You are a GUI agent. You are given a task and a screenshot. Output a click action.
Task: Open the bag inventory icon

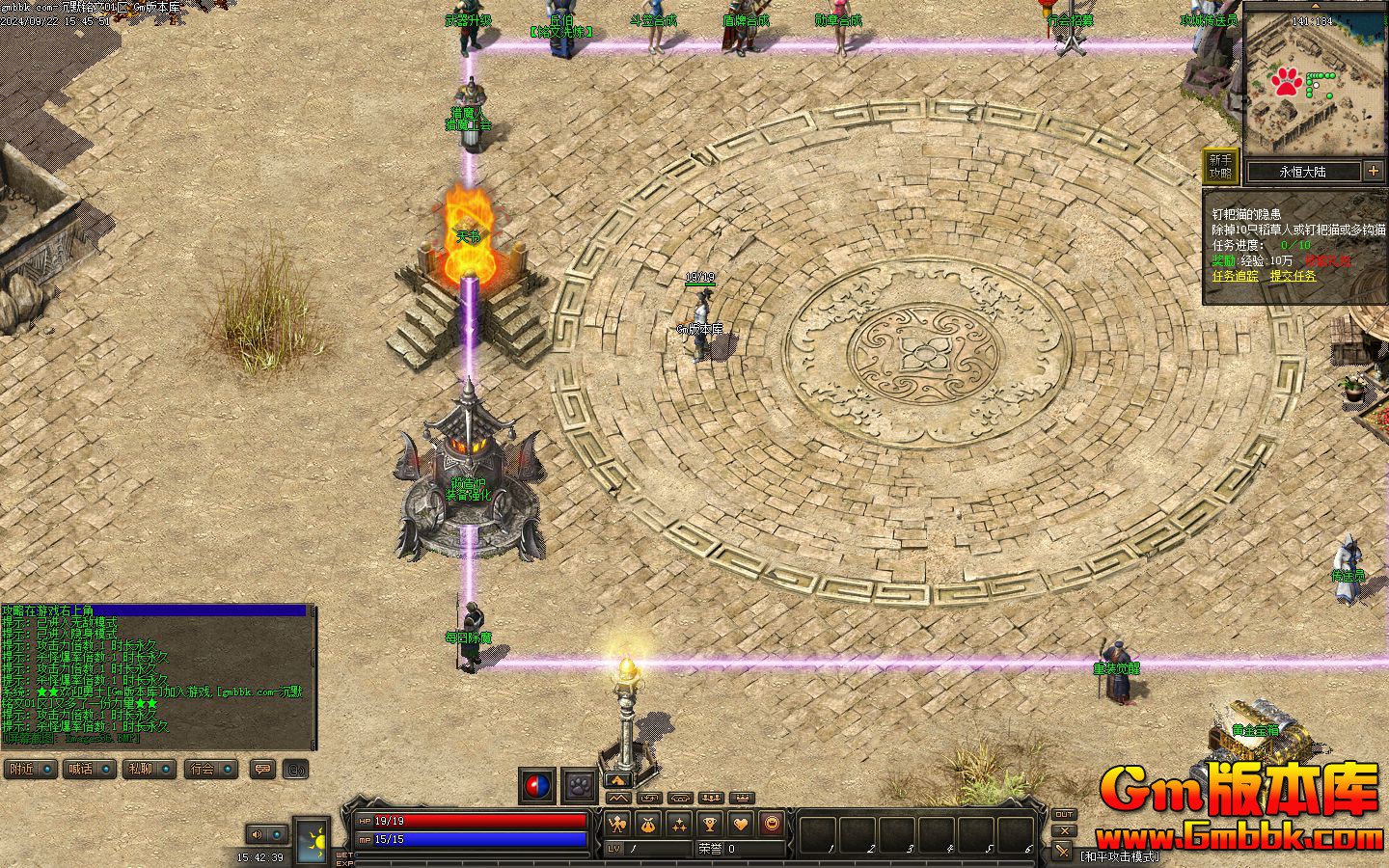coord(649,824)
